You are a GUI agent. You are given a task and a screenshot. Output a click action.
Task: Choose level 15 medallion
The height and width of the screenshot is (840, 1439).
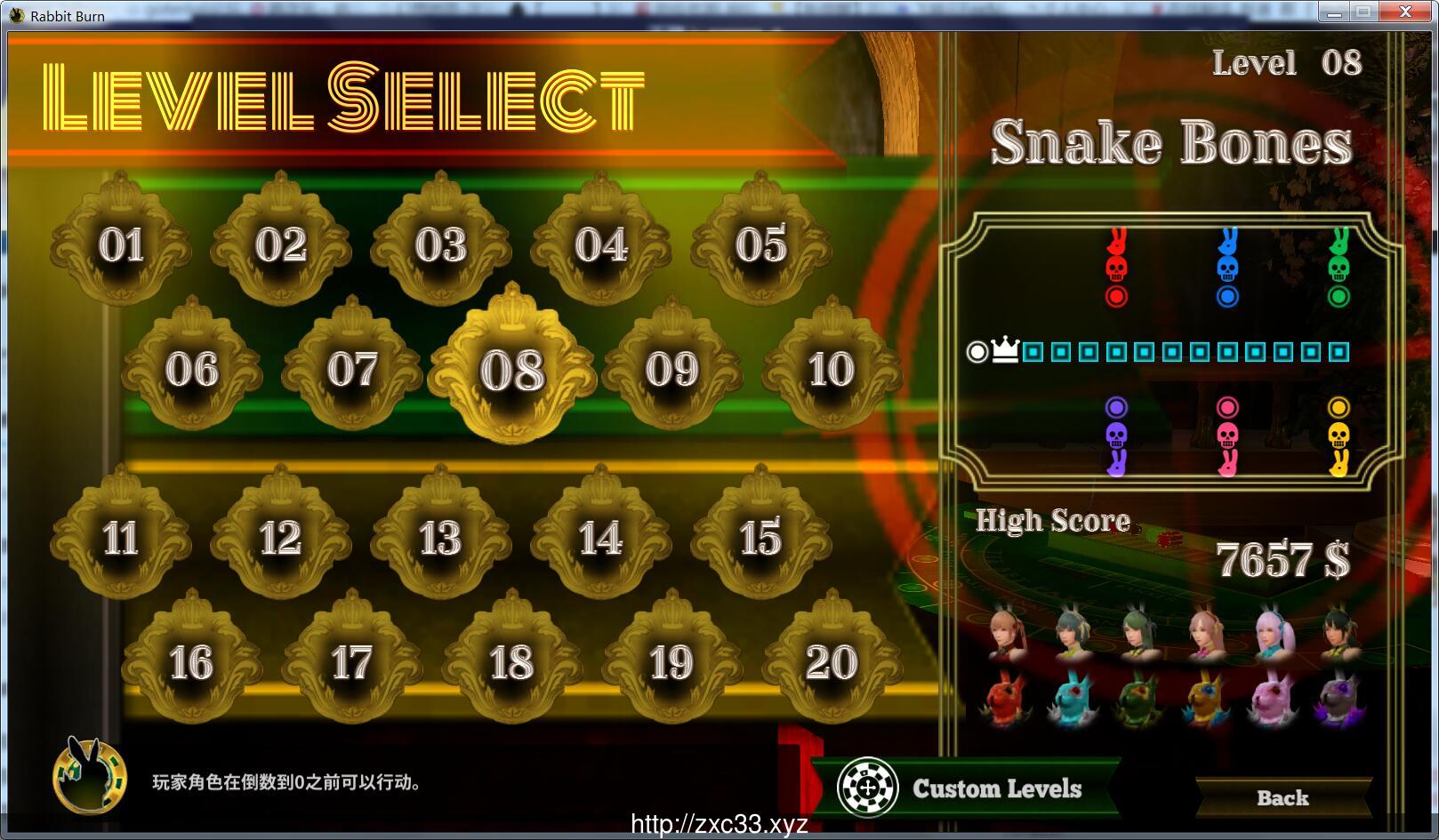point(760,538)
